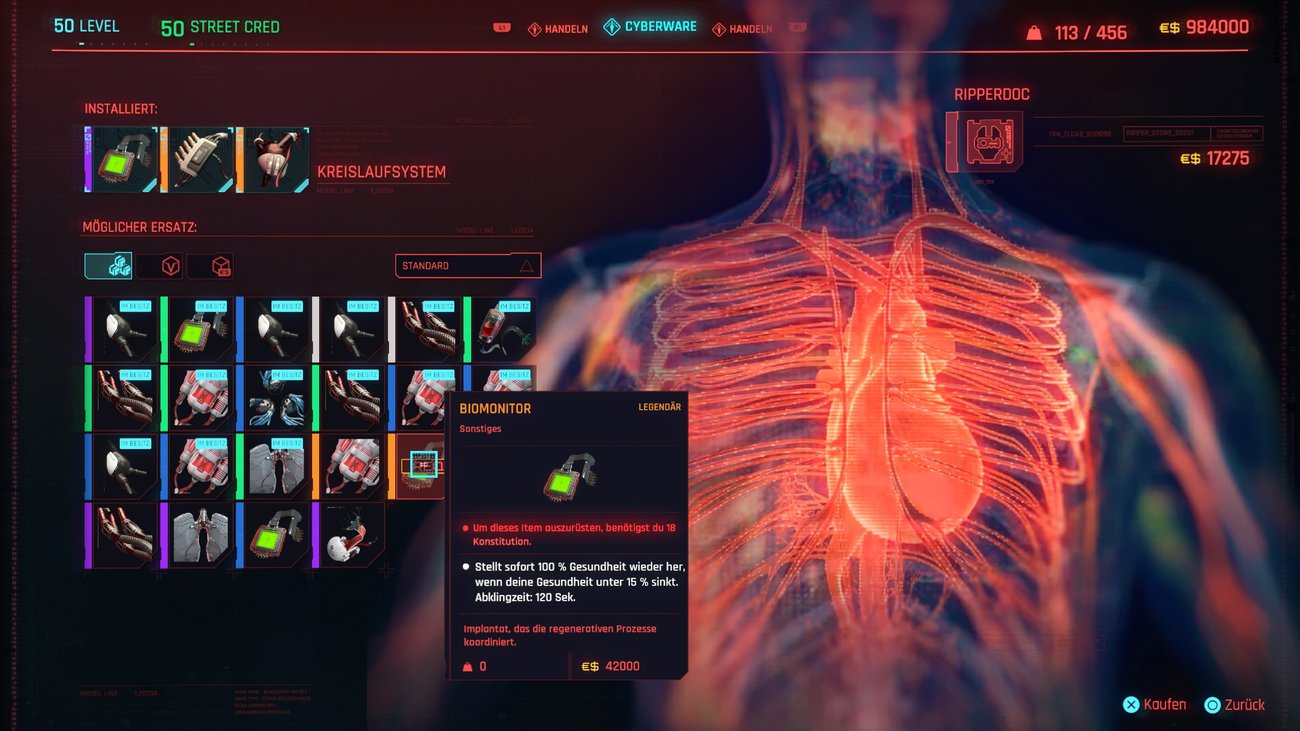Screen dimensions: 1300x731
Task: Select the Cyberware diamond icon in the header
Action: [x=611, y=28]
